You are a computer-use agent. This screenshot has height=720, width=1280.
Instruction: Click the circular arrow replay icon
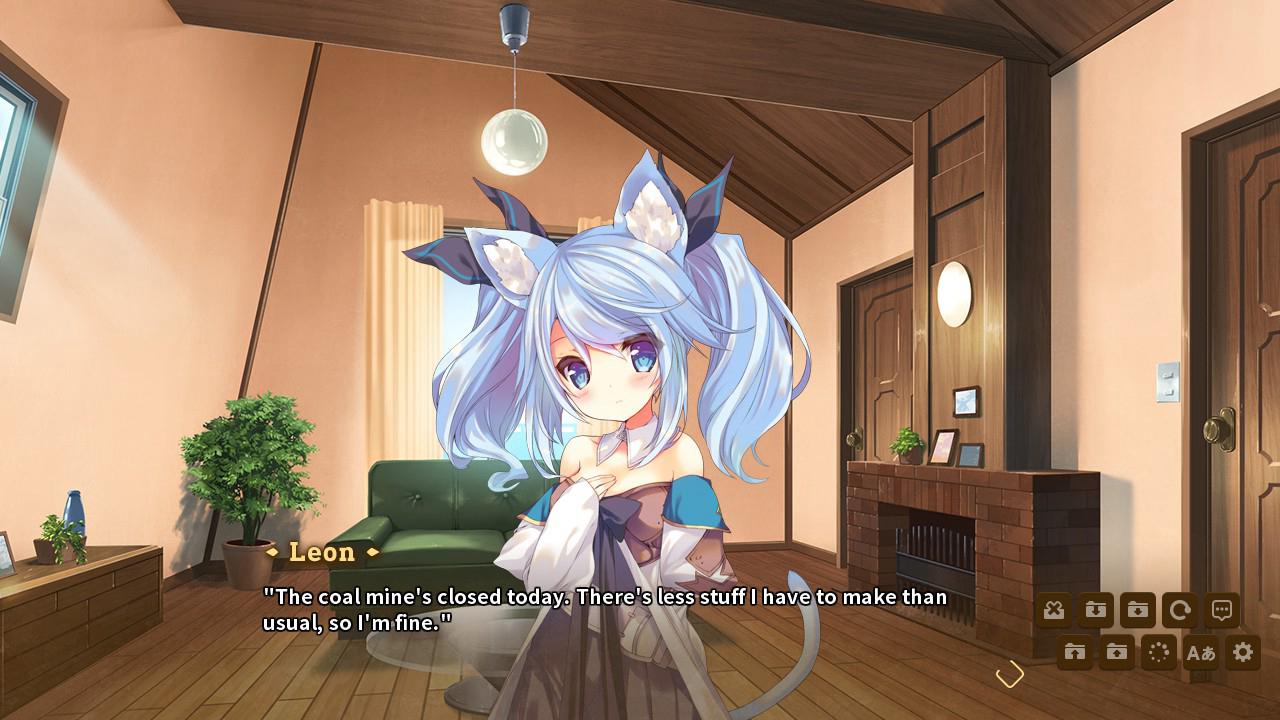coord(1180,610)
